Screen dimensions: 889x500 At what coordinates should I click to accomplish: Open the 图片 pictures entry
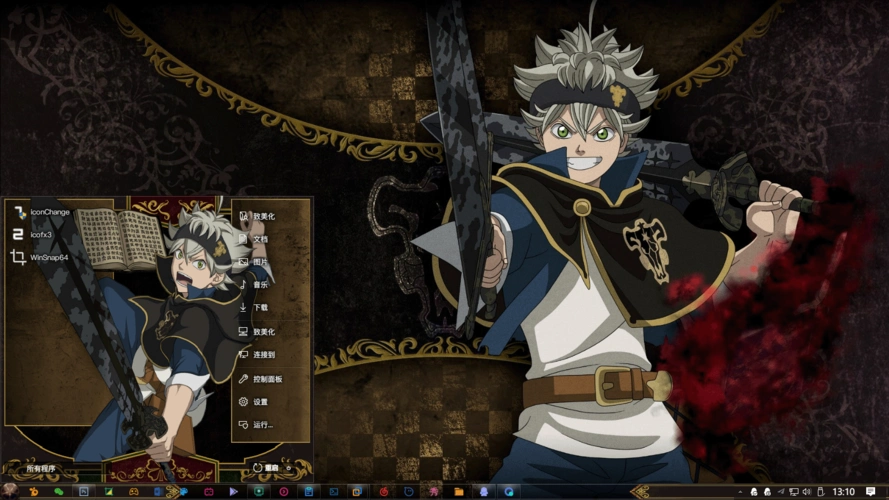pos(260,262)
